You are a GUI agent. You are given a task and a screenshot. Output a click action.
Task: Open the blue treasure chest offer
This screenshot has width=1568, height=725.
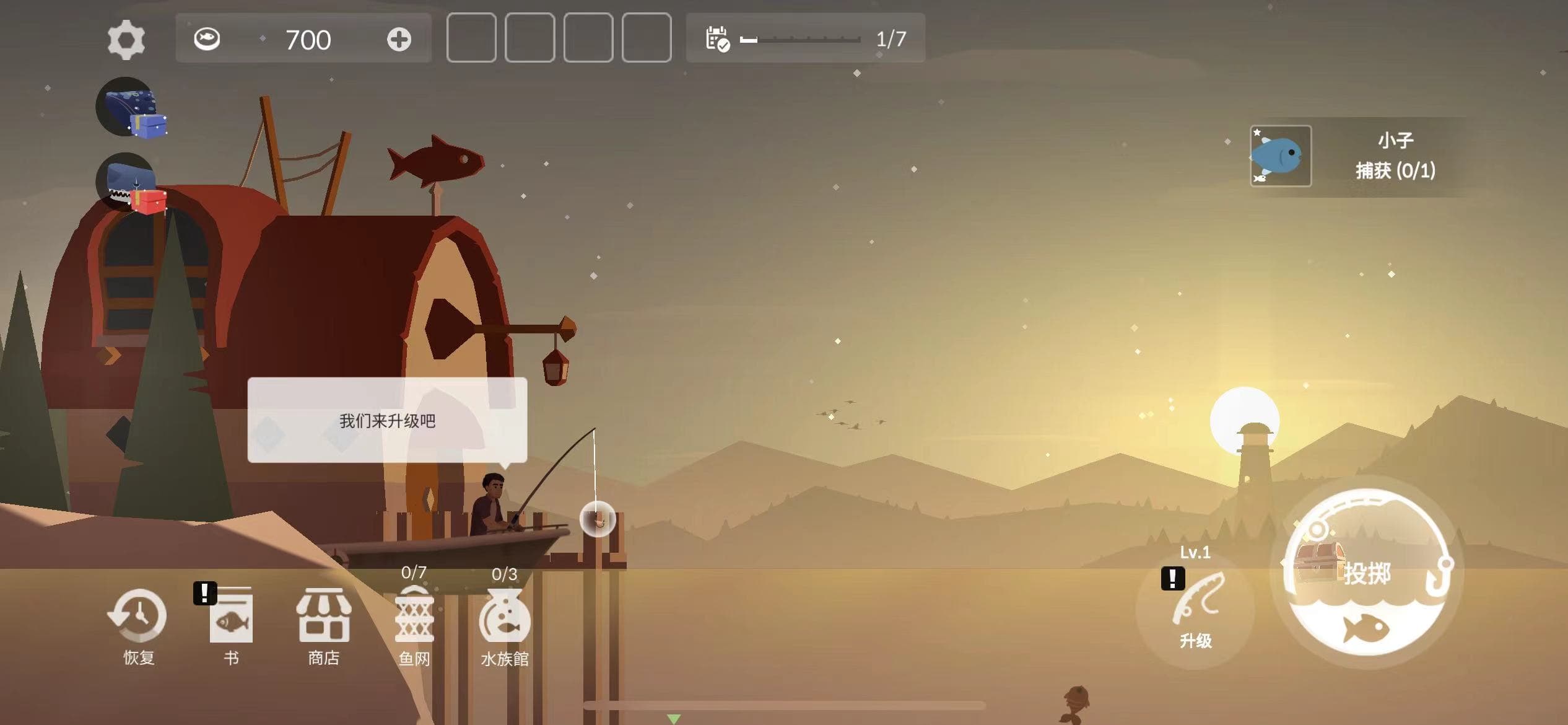pos(131,107)
